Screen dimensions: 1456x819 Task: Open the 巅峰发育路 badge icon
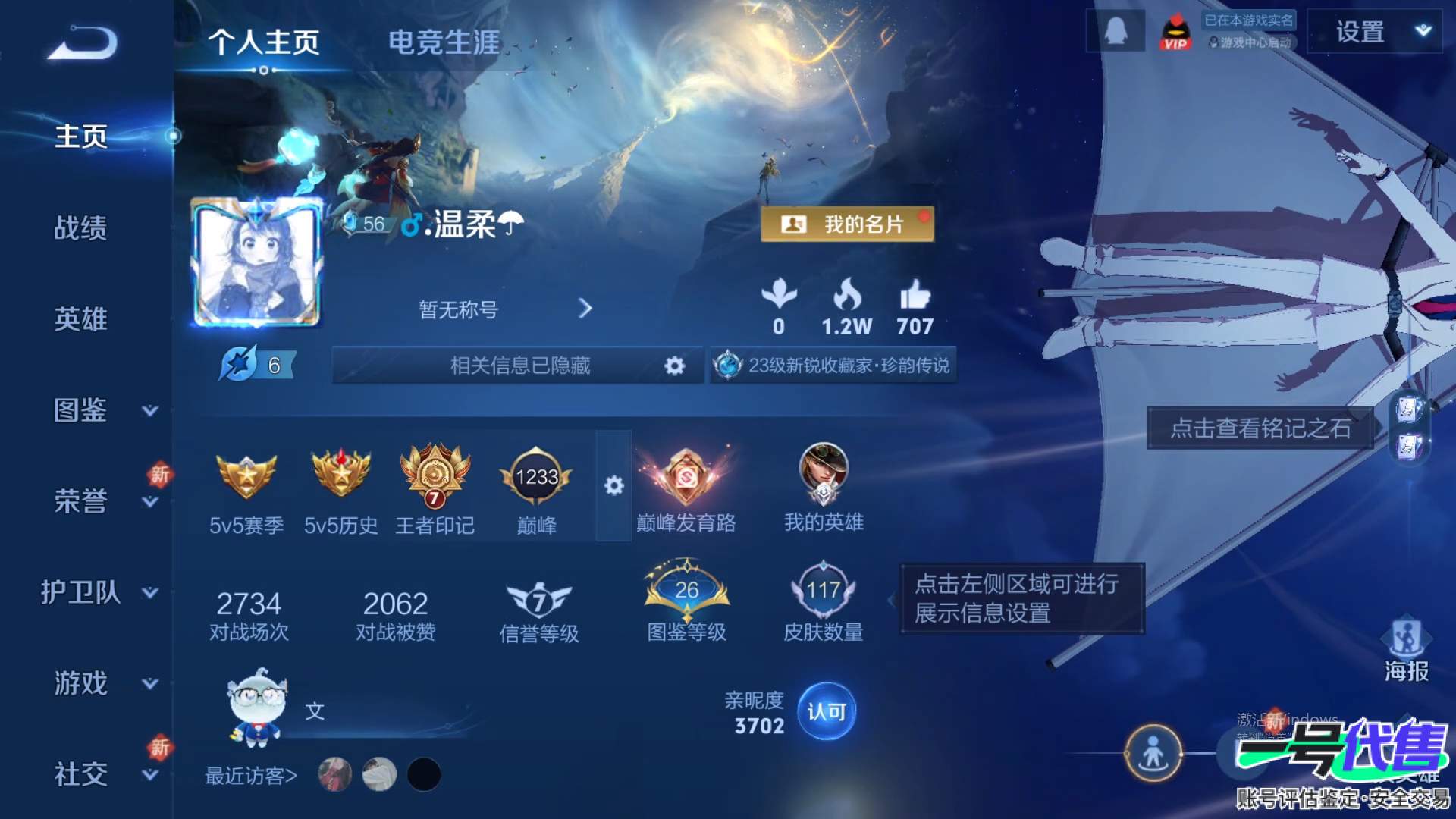click(686, 476)
